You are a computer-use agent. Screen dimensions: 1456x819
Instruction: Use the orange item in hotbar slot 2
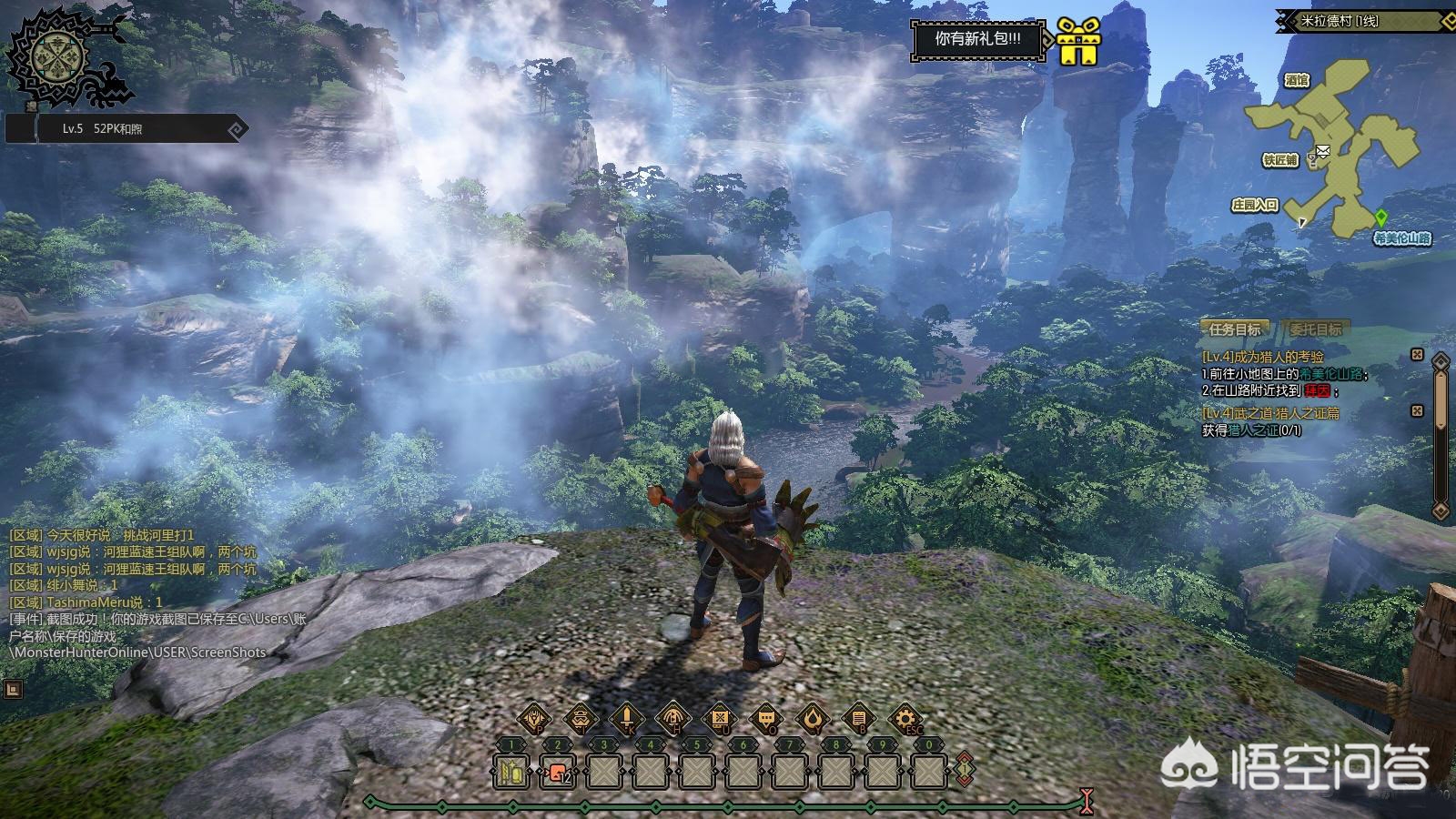[557, 772]
